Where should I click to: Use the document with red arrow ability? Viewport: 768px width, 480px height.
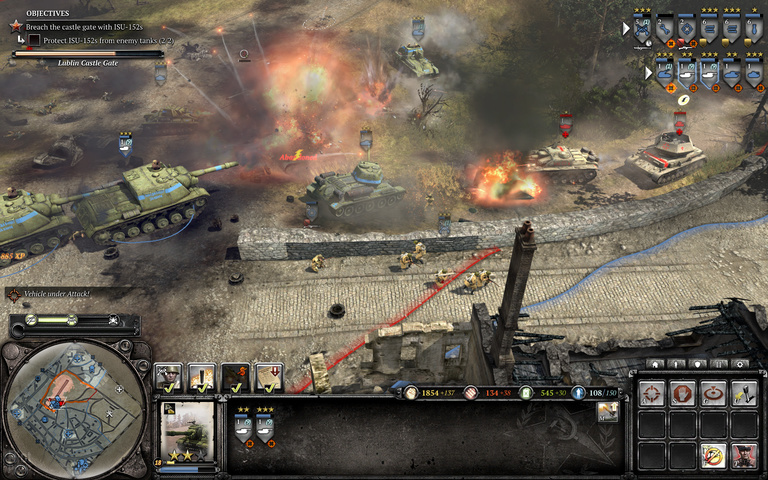[269, 377]
